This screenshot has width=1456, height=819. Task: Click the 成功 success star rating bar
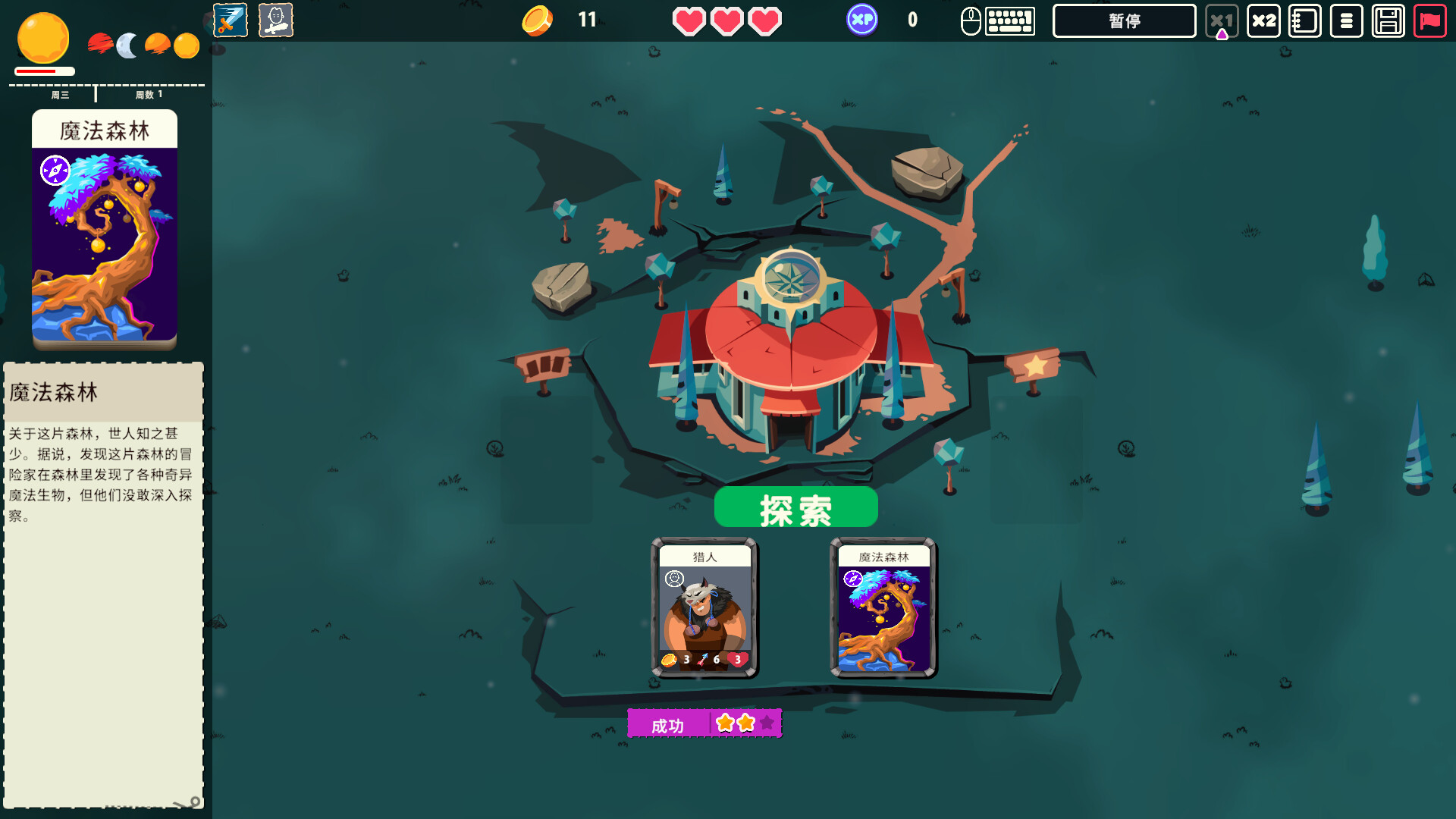pyautogui.click(x=704, y=723)
